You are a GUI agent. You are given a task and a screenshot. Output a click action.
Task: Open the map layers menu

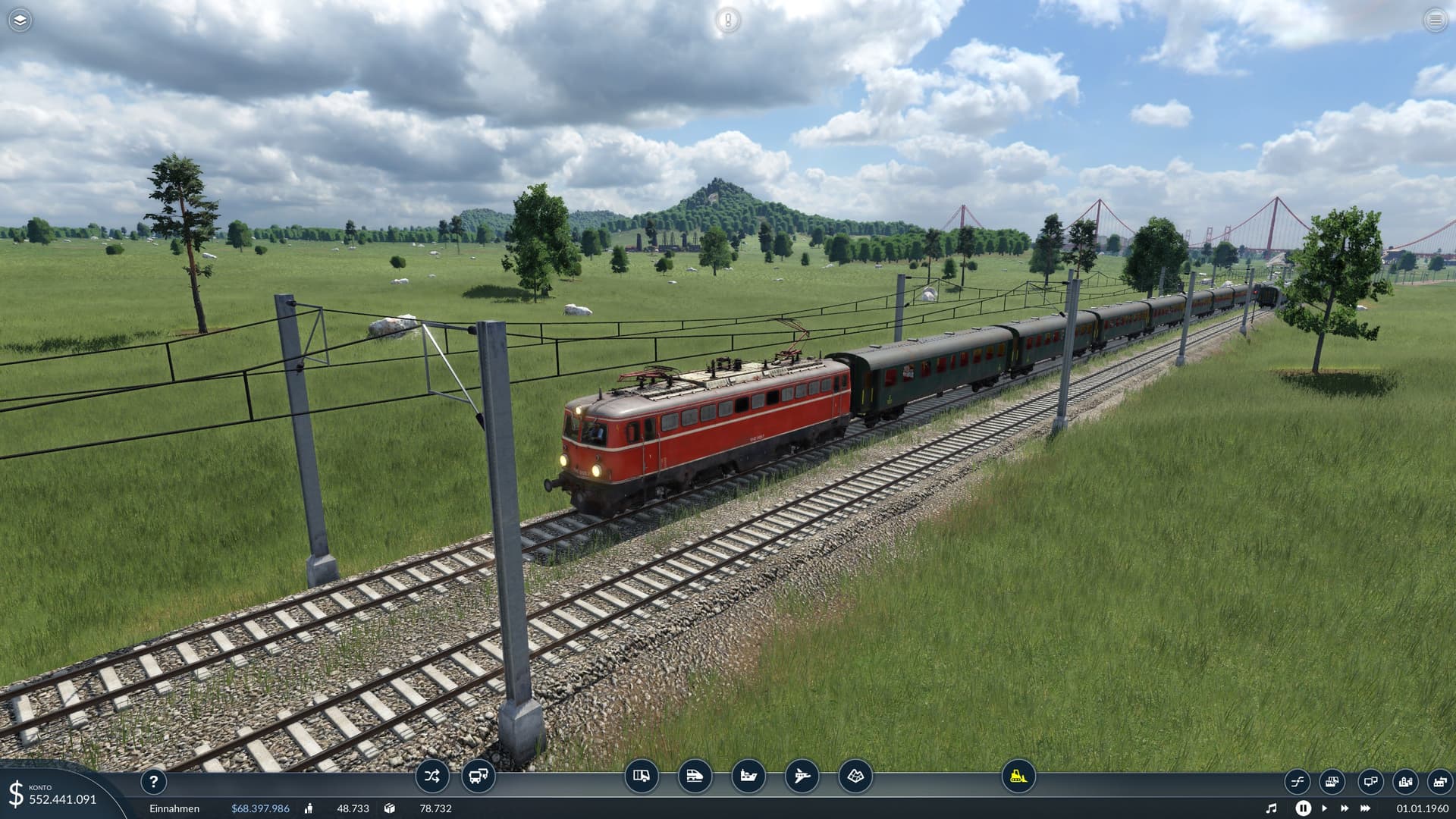[x=20, y=20]
